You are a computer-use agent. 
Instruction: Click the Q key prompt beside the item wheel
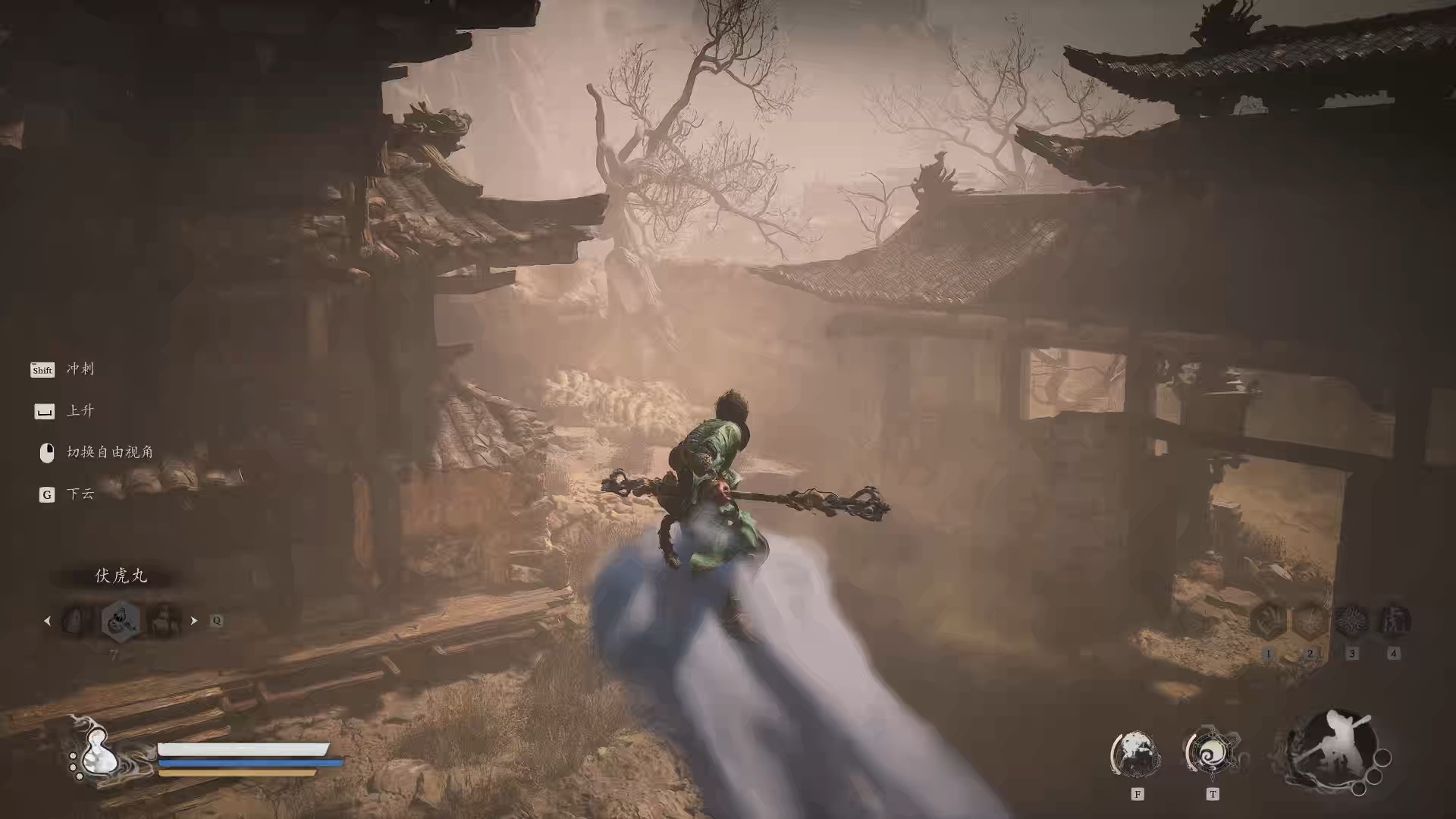click(218, 620)
